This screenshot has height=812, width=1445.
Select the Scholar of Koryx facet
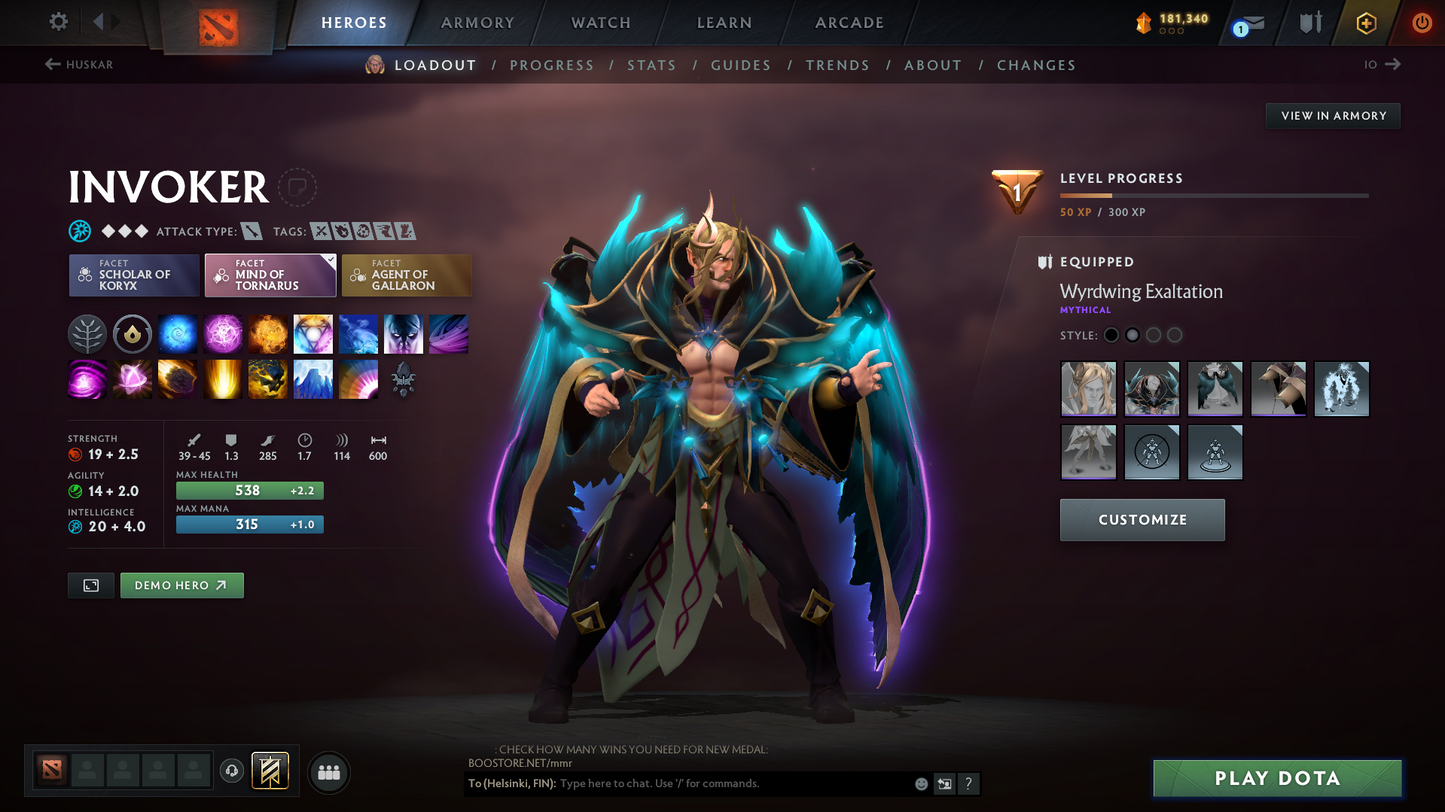point(133,275)
